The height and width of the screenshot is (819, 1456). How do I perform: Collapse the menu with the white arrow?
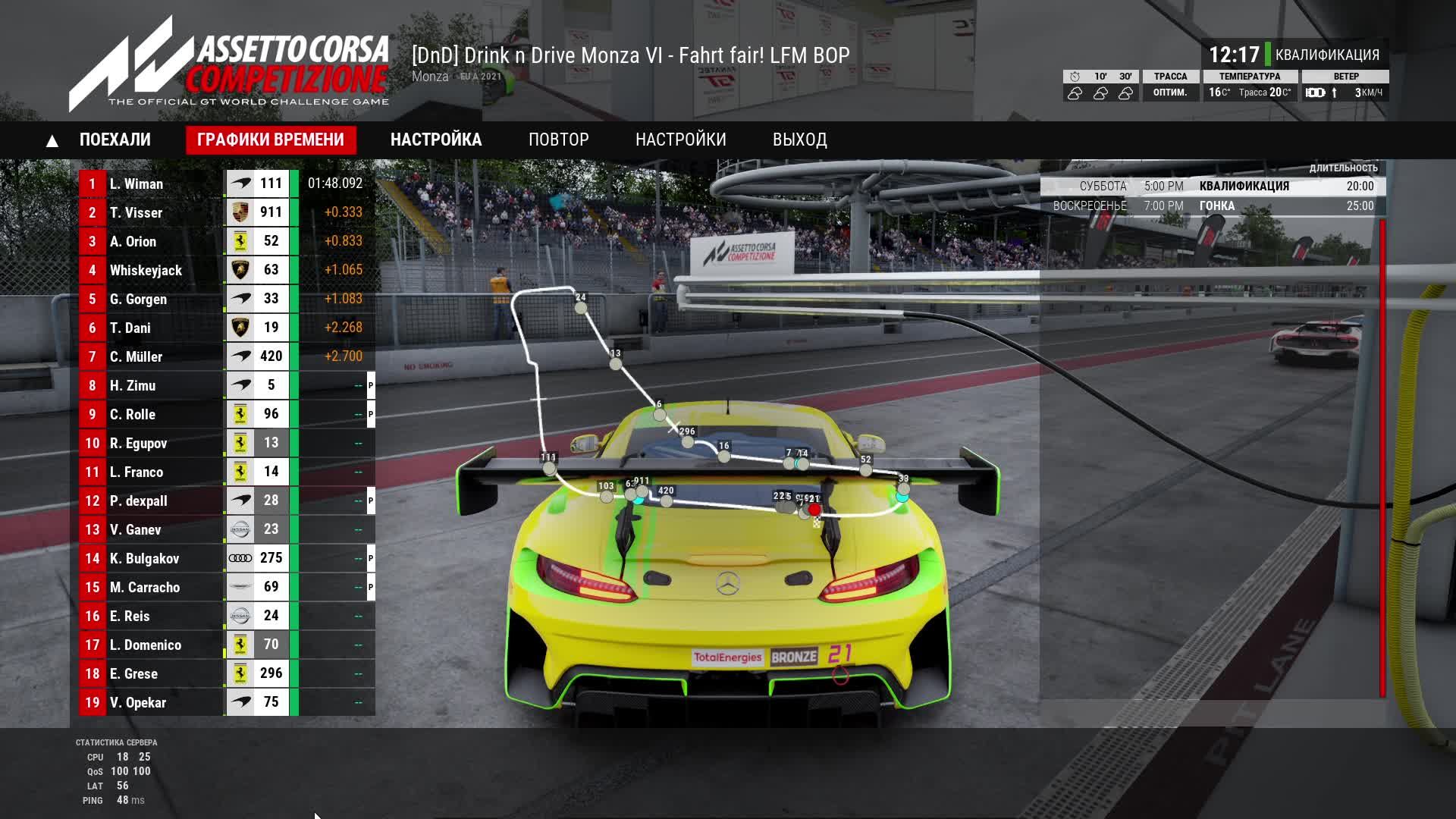52,141
